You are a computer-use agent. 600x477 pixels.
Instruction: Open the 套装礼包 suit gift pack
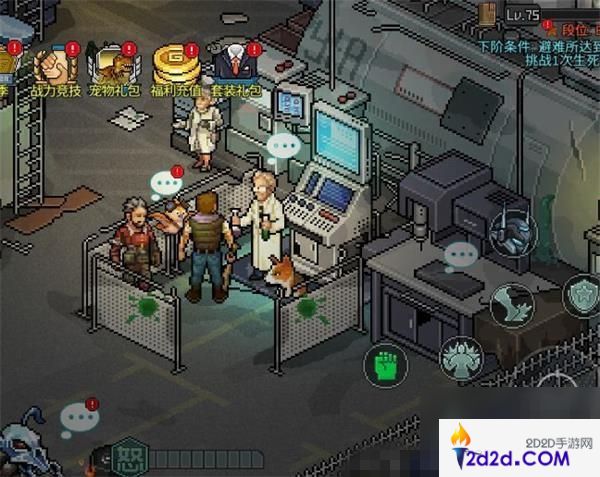pos(235,68)
